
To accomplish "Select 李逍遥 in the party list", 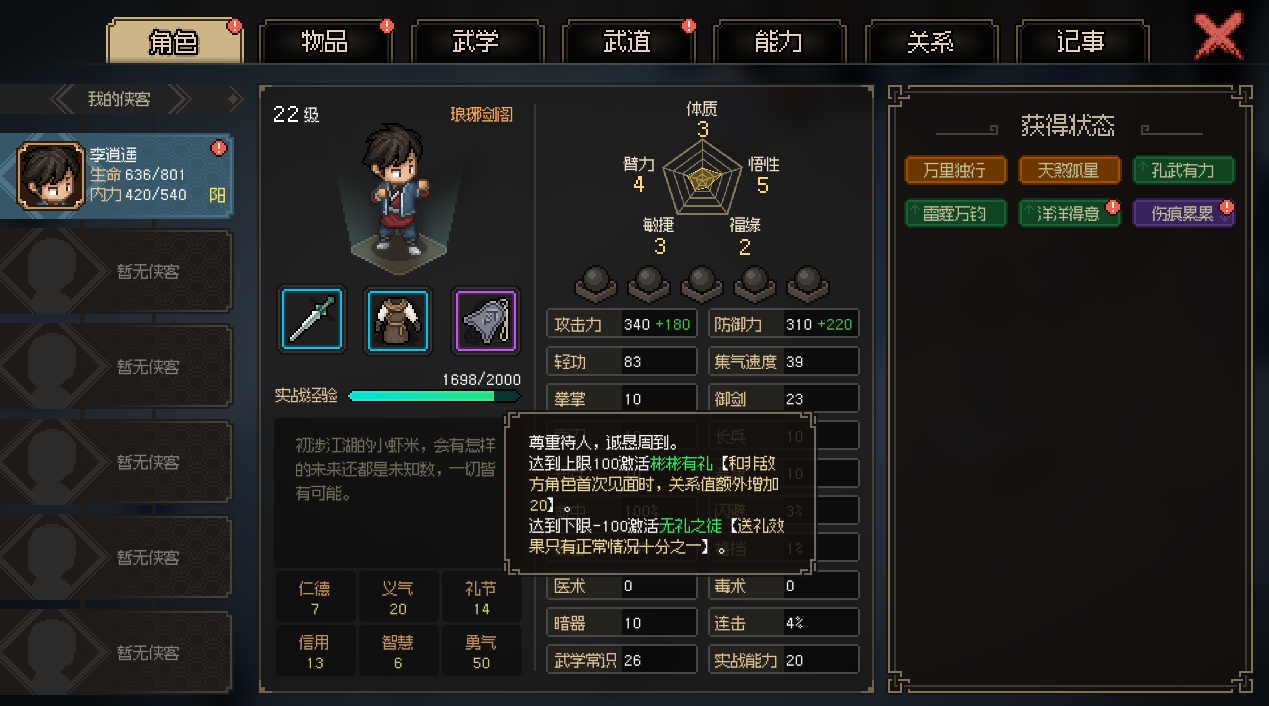I will click(x=116, y=175).
